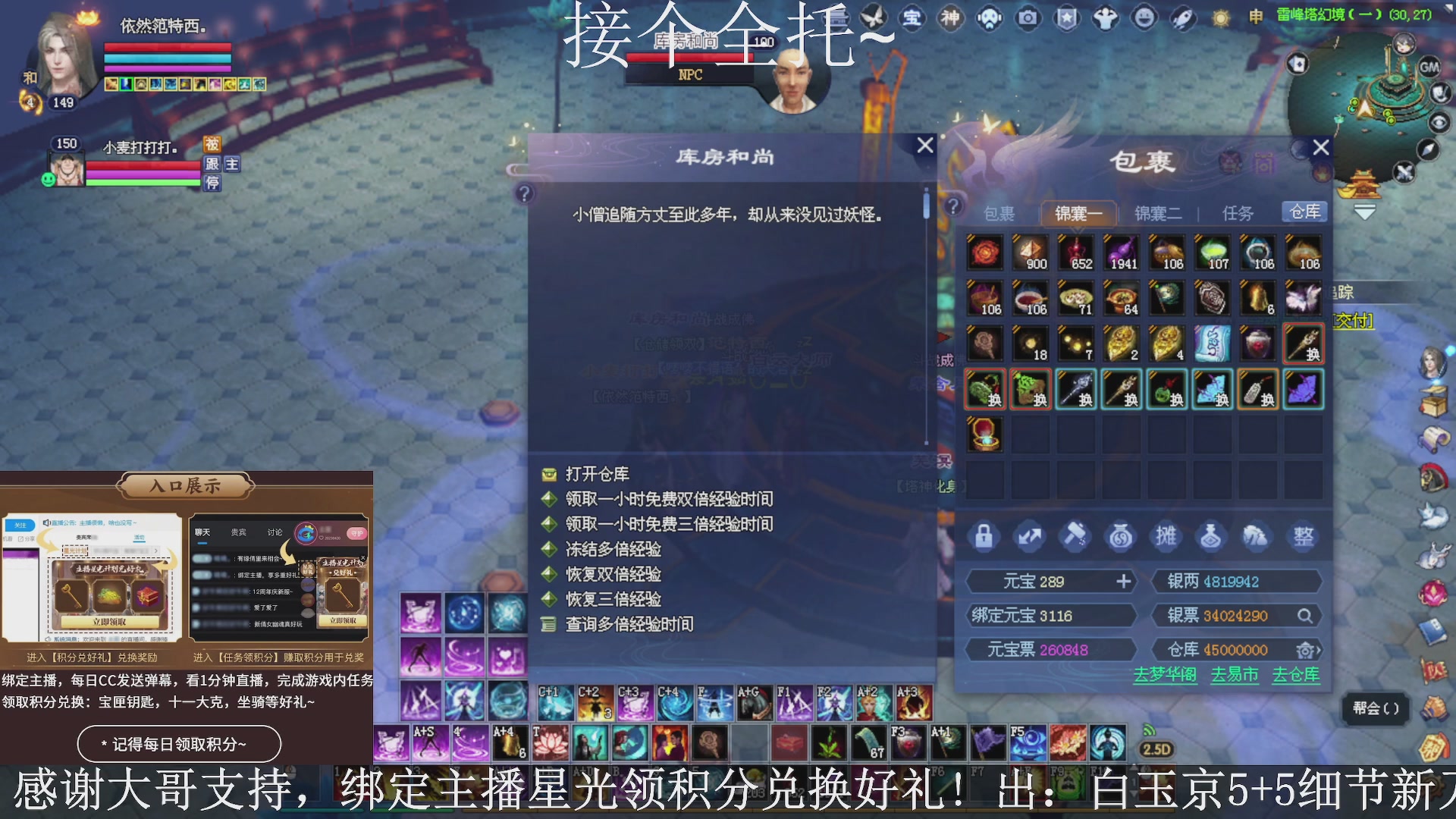Click the 摊 stall icon in the bag panel
Image resolution: width=1456 pixels, height=819 pixels.
point(1166,536)
